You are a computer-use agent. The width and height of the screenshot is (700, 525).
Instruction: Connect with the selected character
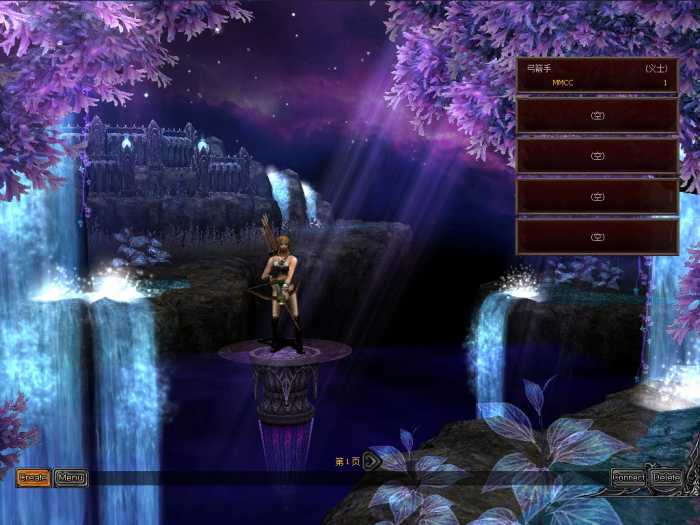629,478
